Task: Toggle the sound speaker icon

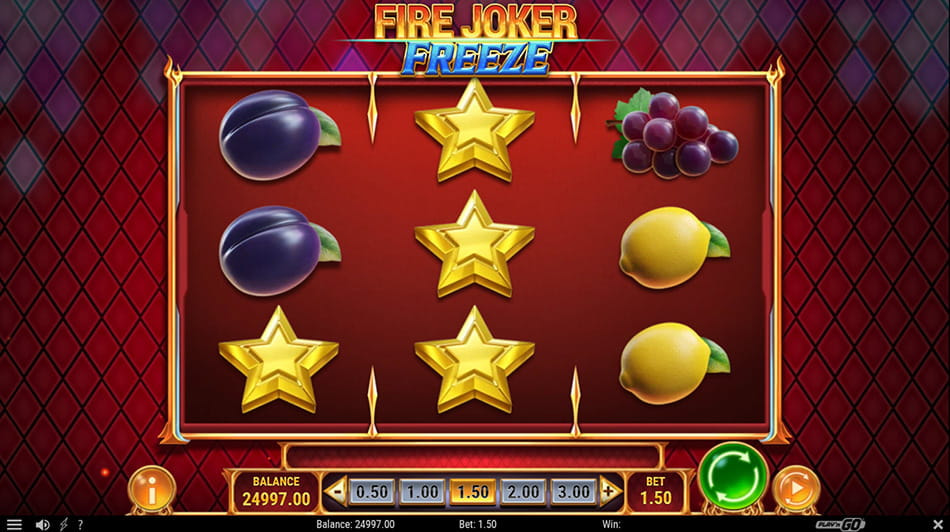Action: 42,524
